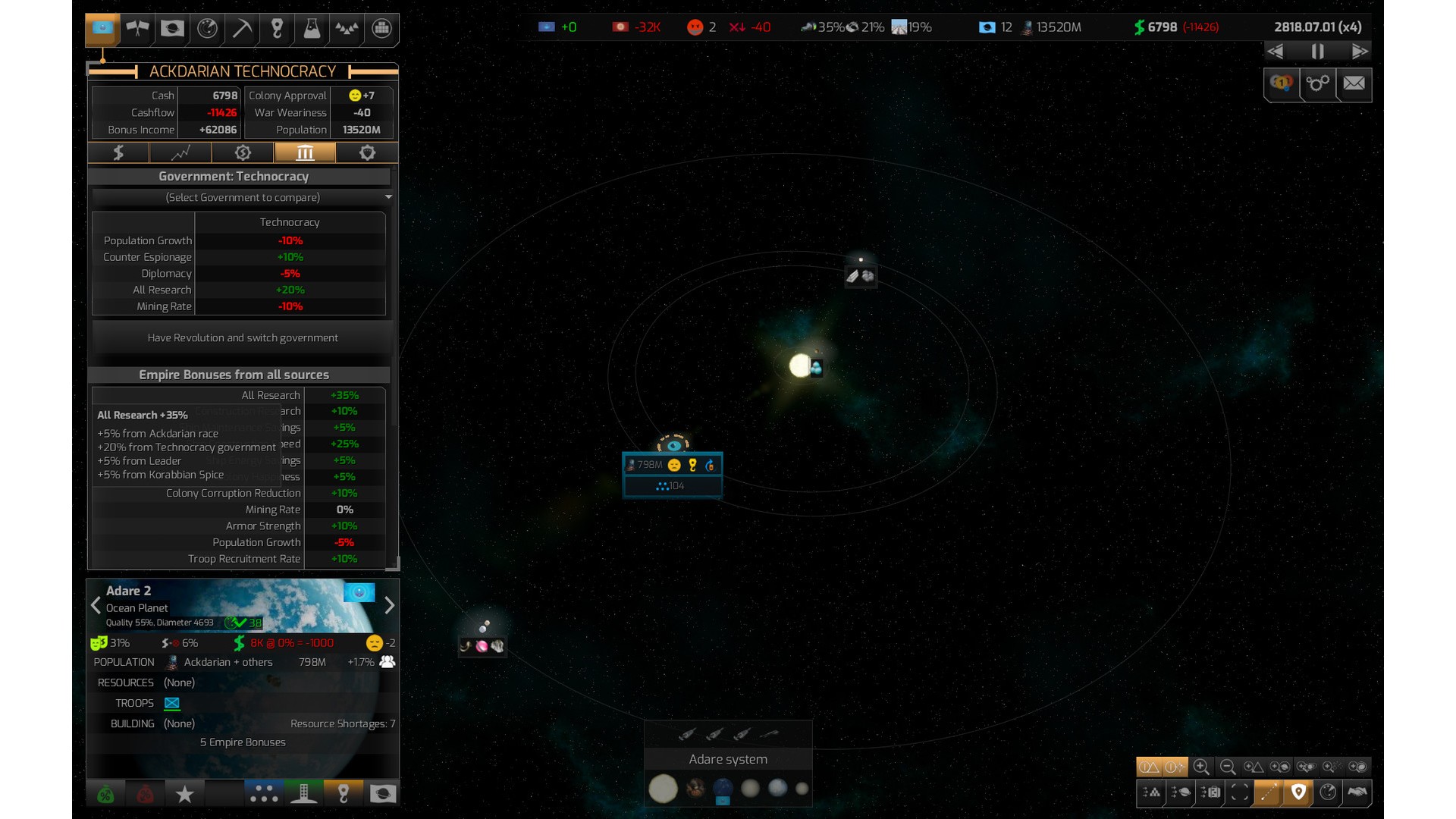
Task: Open the crossed flags diplomacy screen
Action: [137, 29]
